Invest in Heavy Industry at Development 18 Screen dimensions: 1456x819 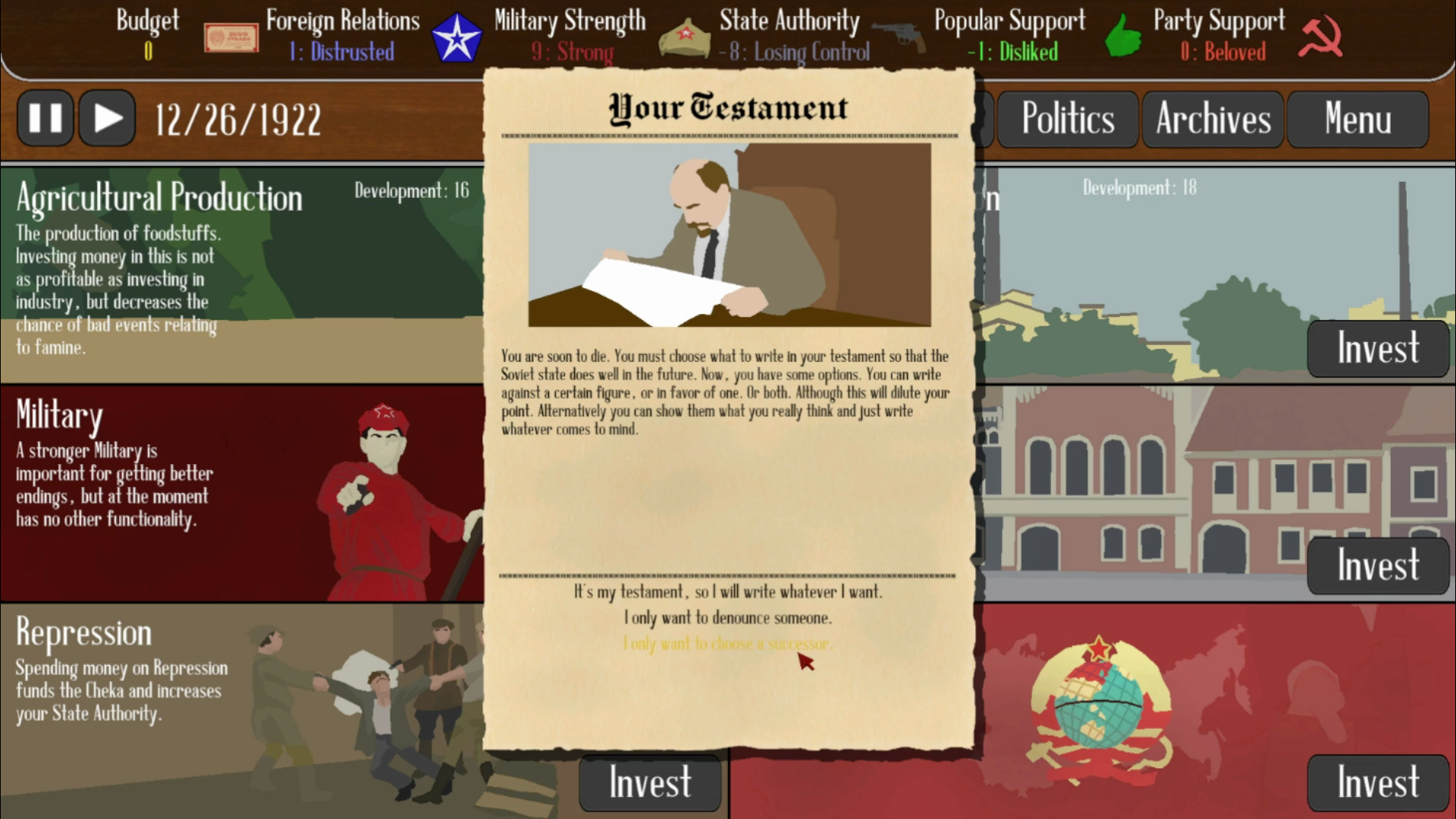pyautogui.click(x=1378, y=349)
